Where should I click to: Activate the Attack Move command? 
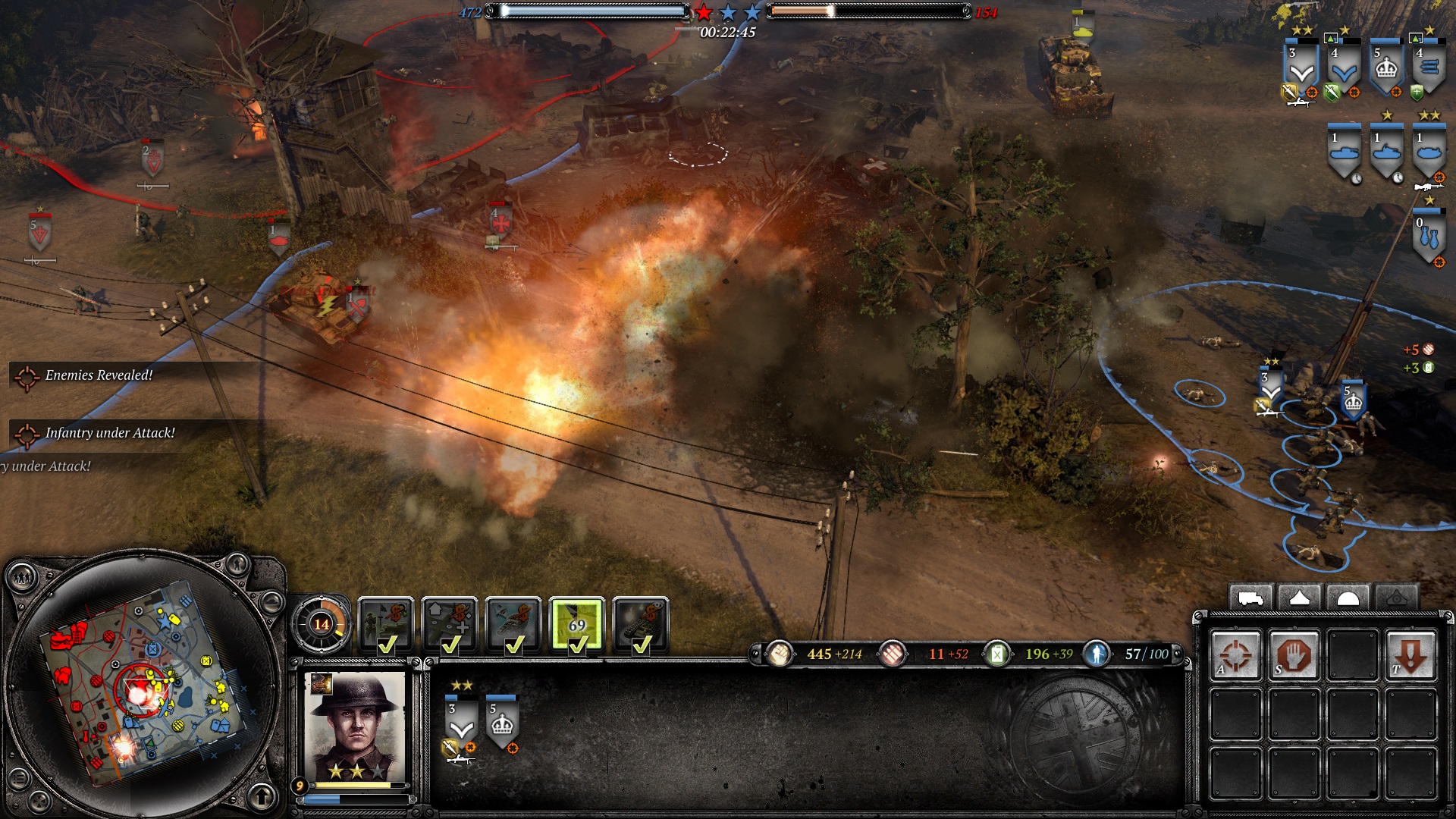1236,654
